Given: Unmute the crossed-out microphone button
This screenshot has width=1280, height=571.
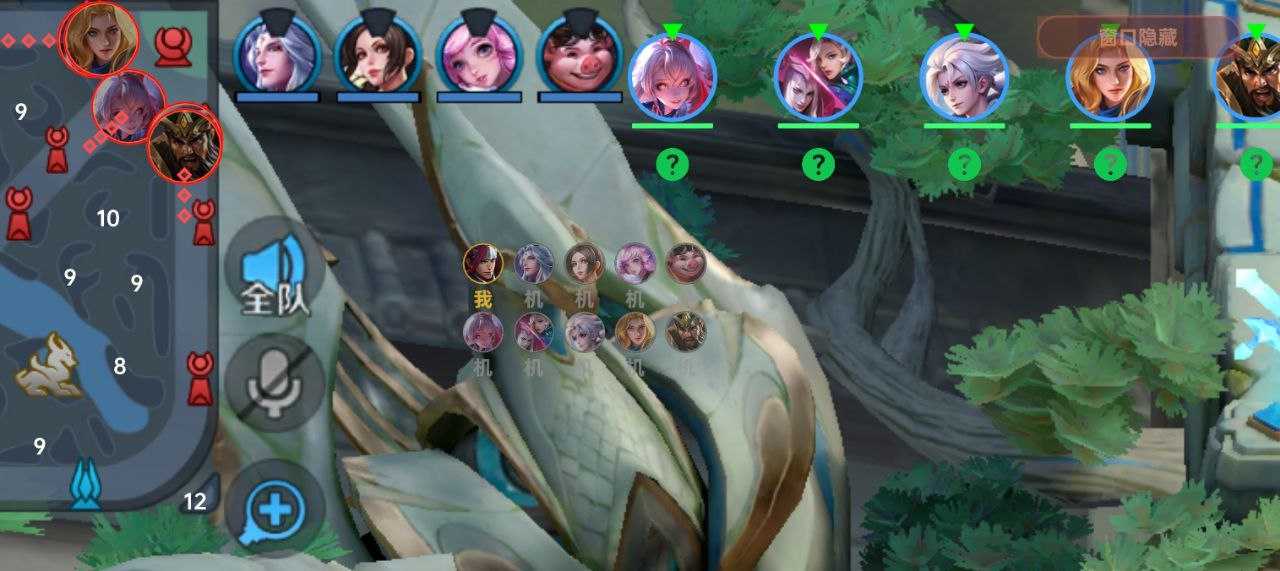Looking at the screenshot, I should [x=275, y=381].
